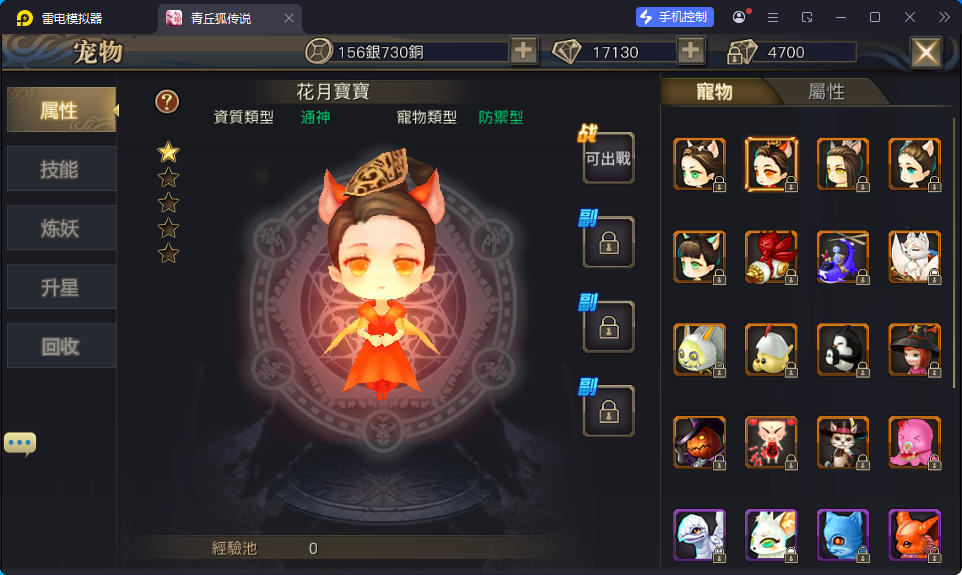This screenshot has height=575, width=962.
Task: Select the white winged fox pet
Action: tap(914, 257)
